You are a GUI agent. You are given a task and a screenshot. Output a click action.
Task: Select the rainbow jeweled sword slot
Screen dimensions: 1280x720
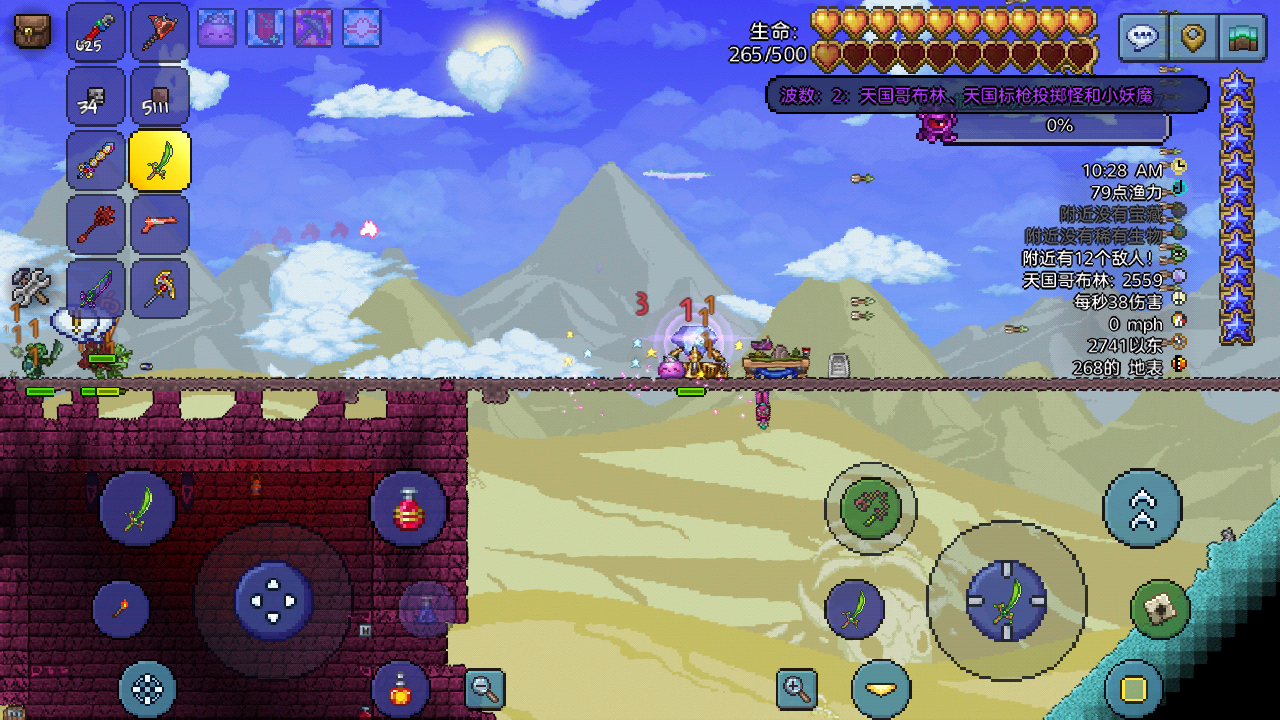[x=96, y=160]
